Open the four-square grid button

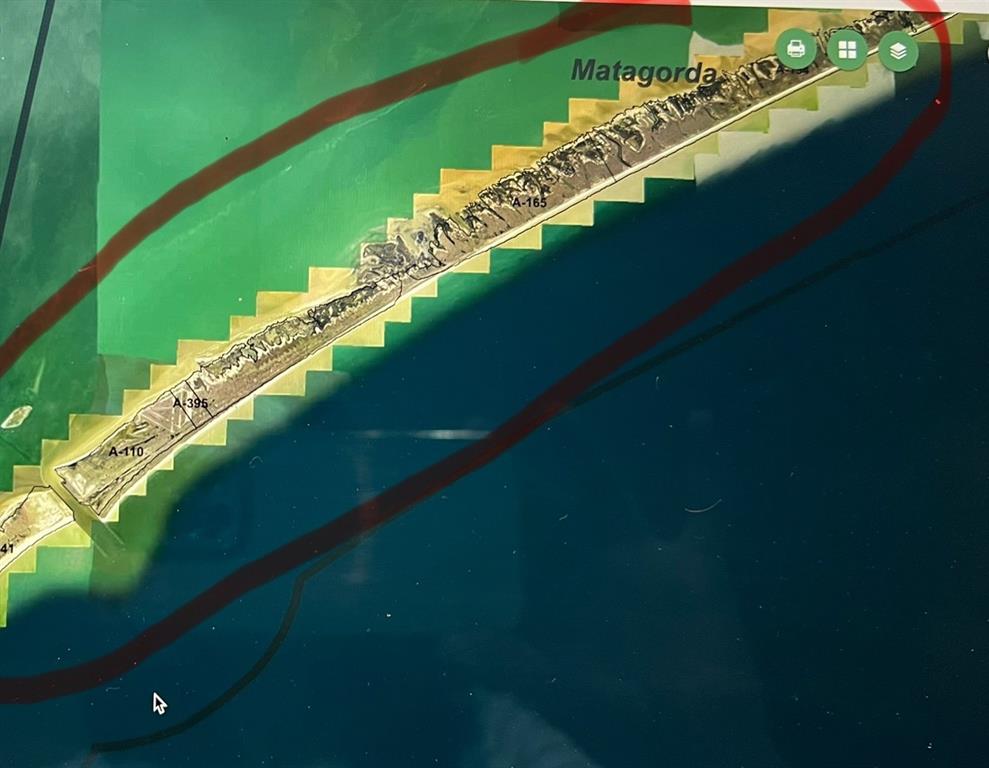pyautogui.click(x=847, y=50)
